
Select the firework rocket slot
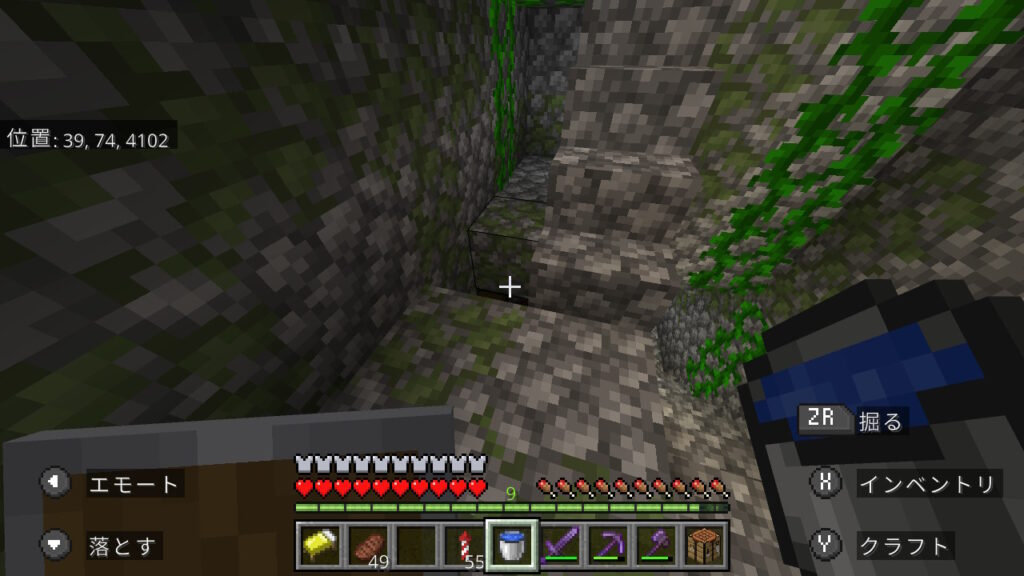(464, 545)
